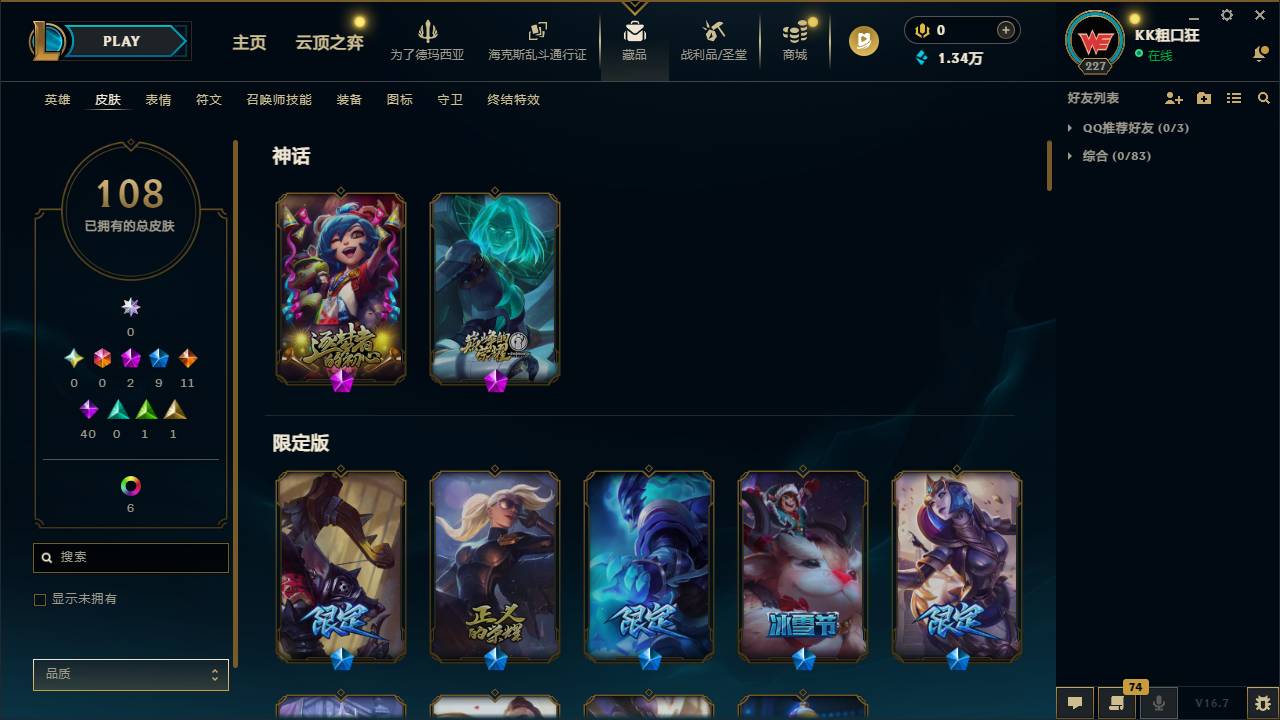Click the 搜索 search input field
This screenshot has height=720, width=1280.
coord(130,557)
